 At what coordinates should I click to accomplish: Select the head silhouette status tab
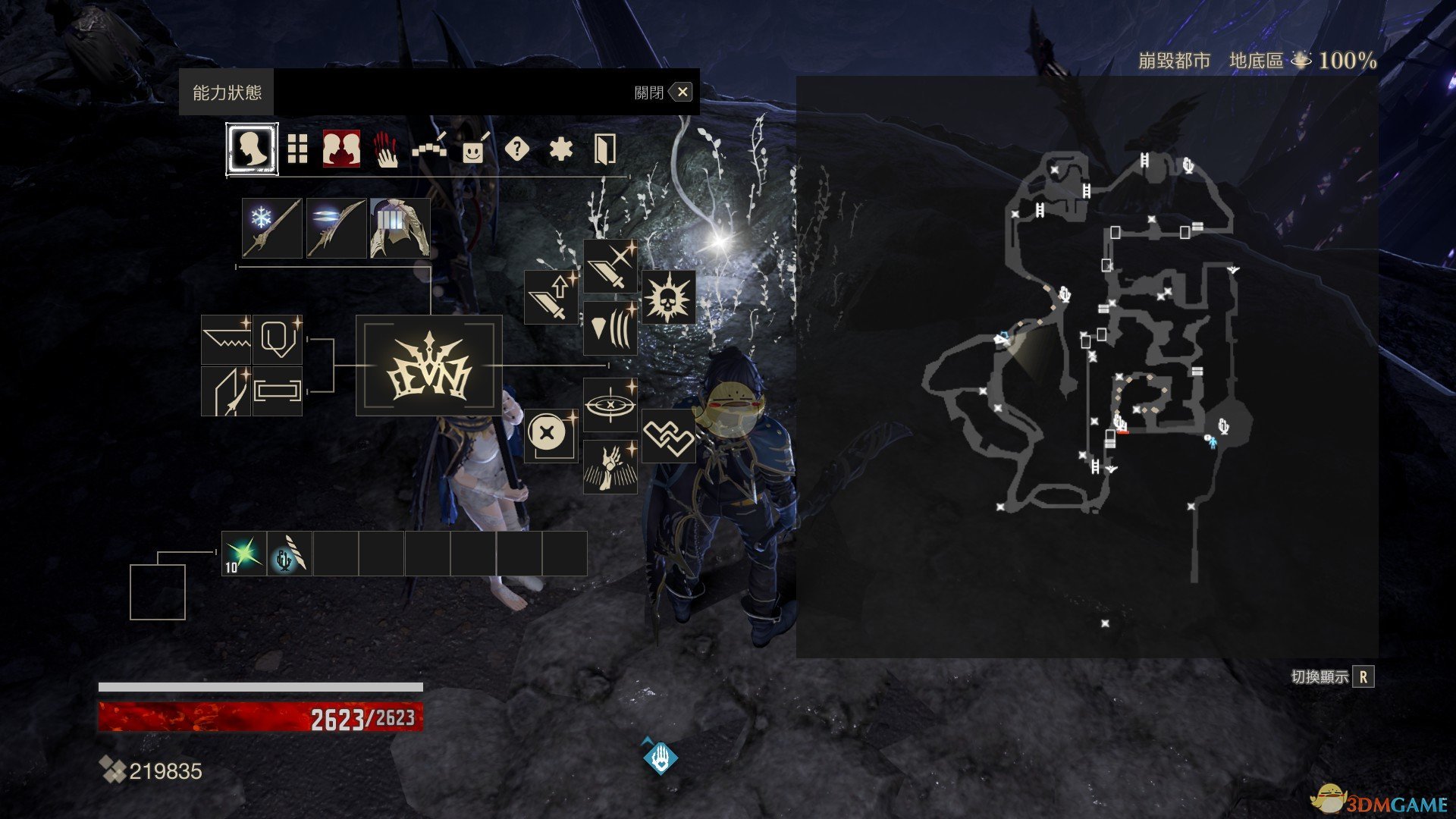pyautogui.click(x=252, y=149)
